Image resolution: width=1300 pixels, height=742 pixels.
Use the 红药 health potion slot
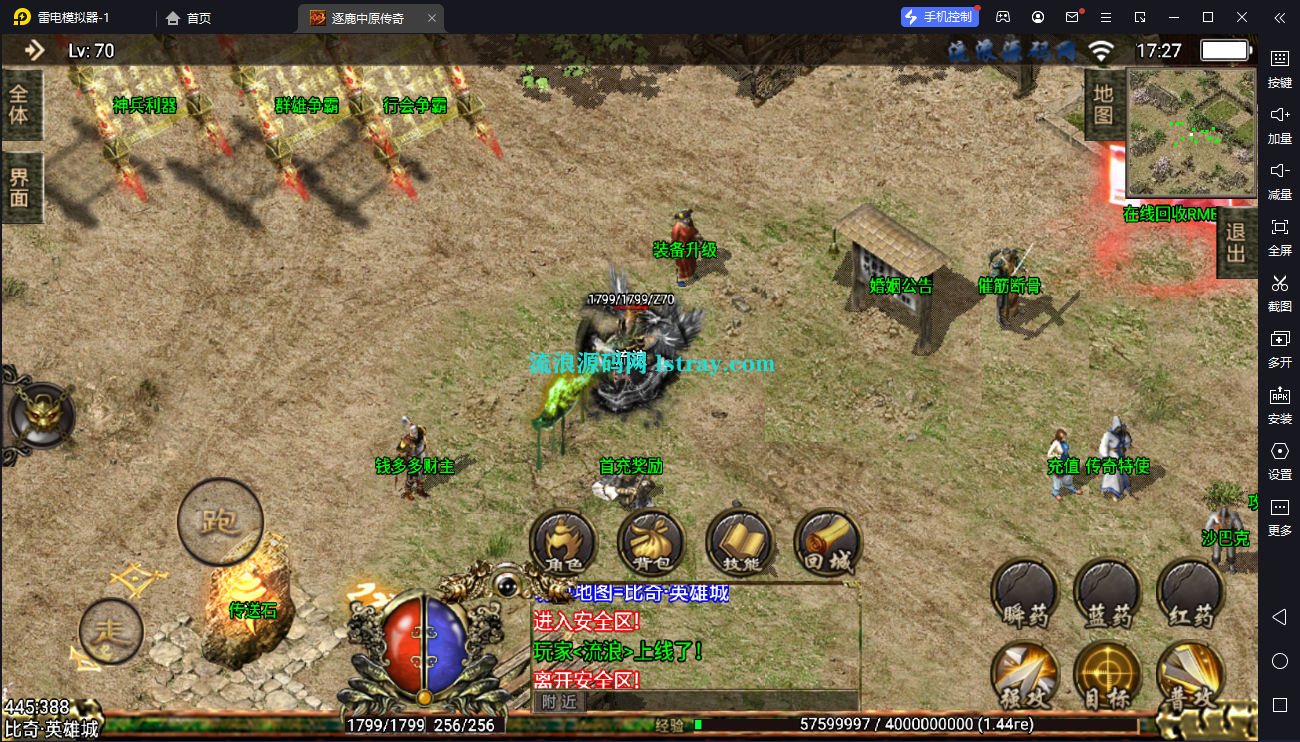(1190, 592)
